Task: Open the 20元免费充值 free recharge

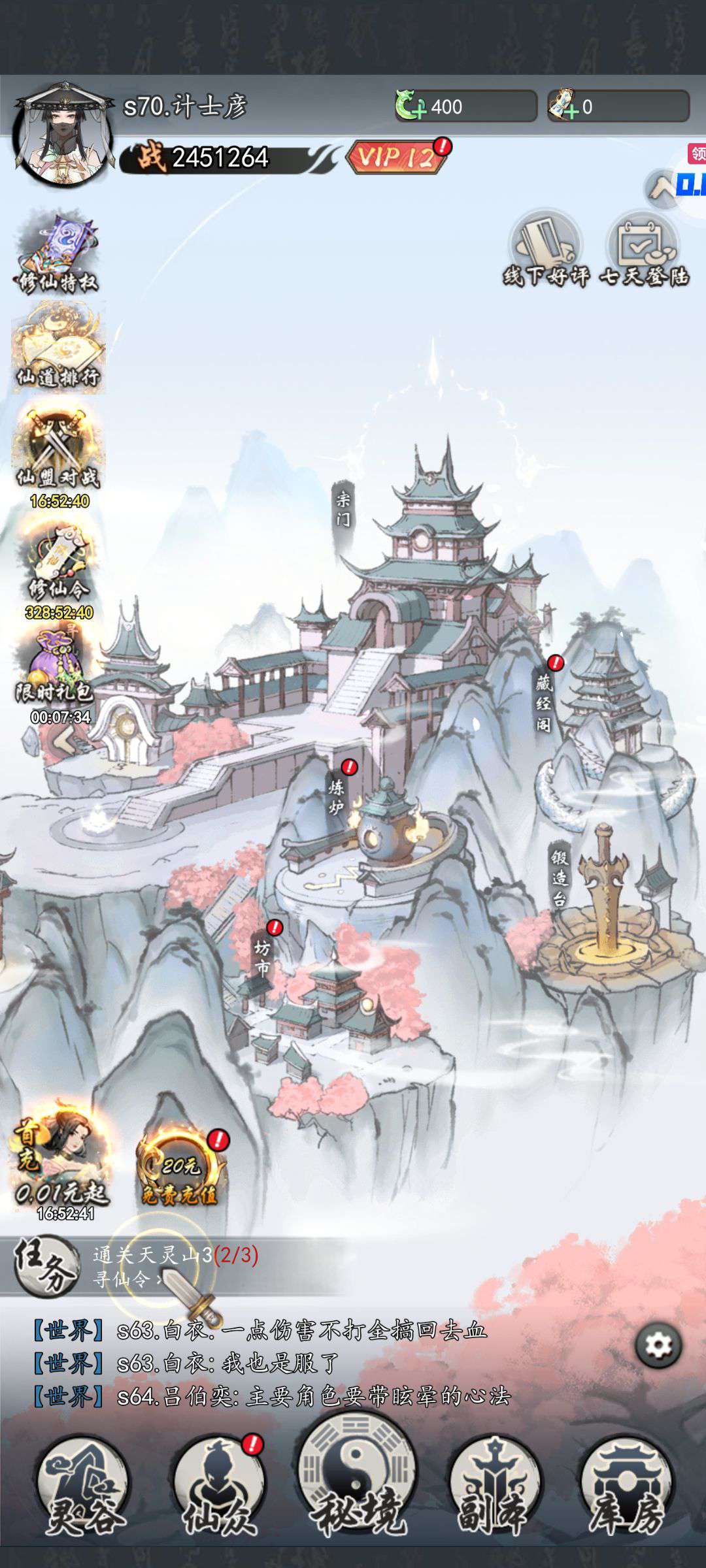Action: (180, 1171)
